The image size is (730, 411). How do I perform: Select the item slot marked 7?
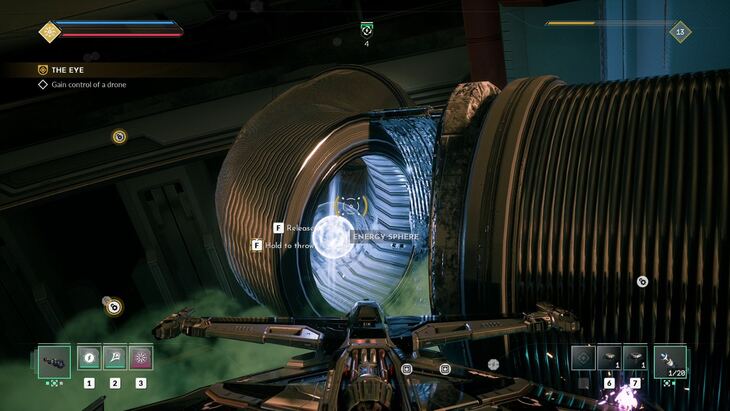(x=635, y=357)
